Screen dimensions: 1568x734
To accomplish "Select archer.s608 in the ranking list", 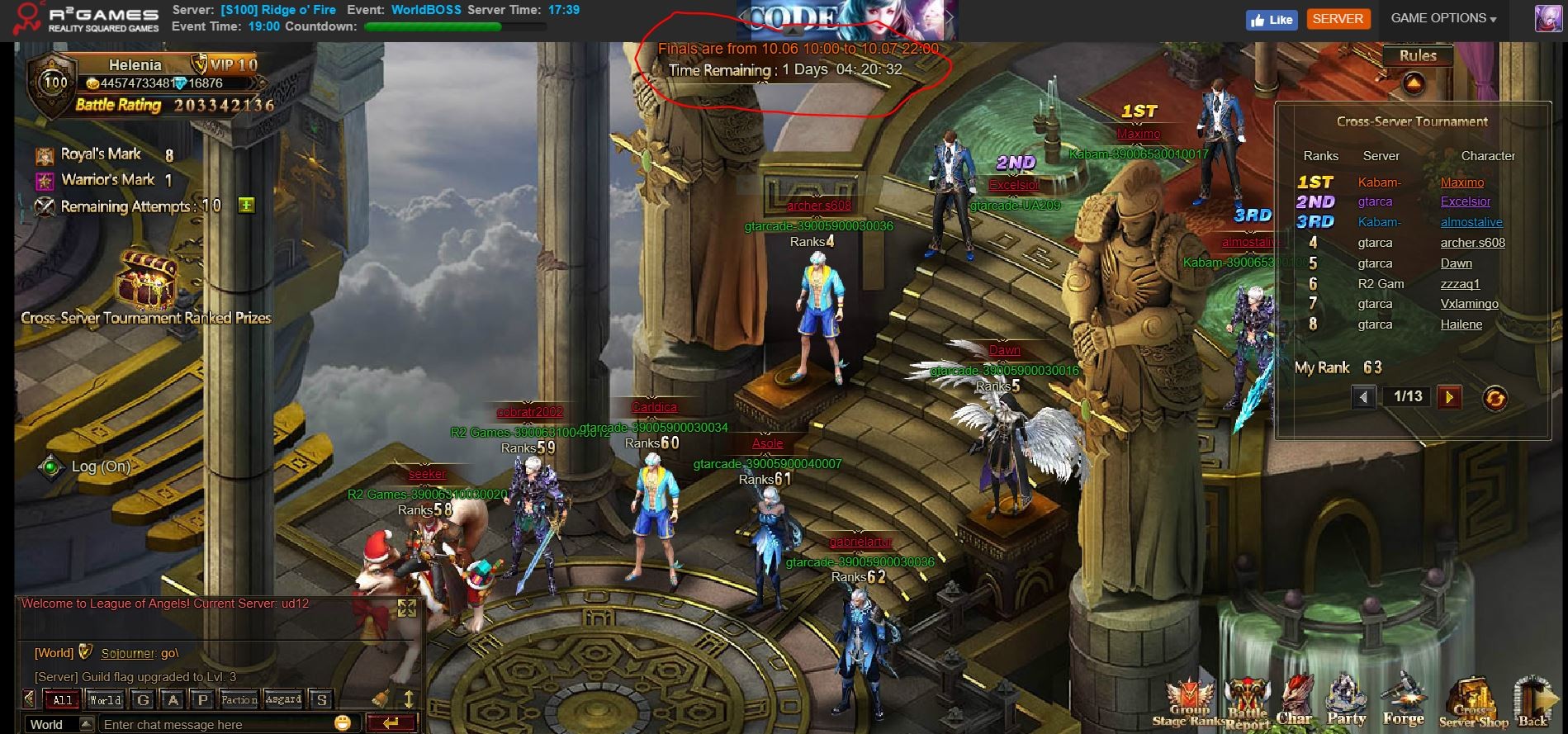I will (x=1472, y=243).
